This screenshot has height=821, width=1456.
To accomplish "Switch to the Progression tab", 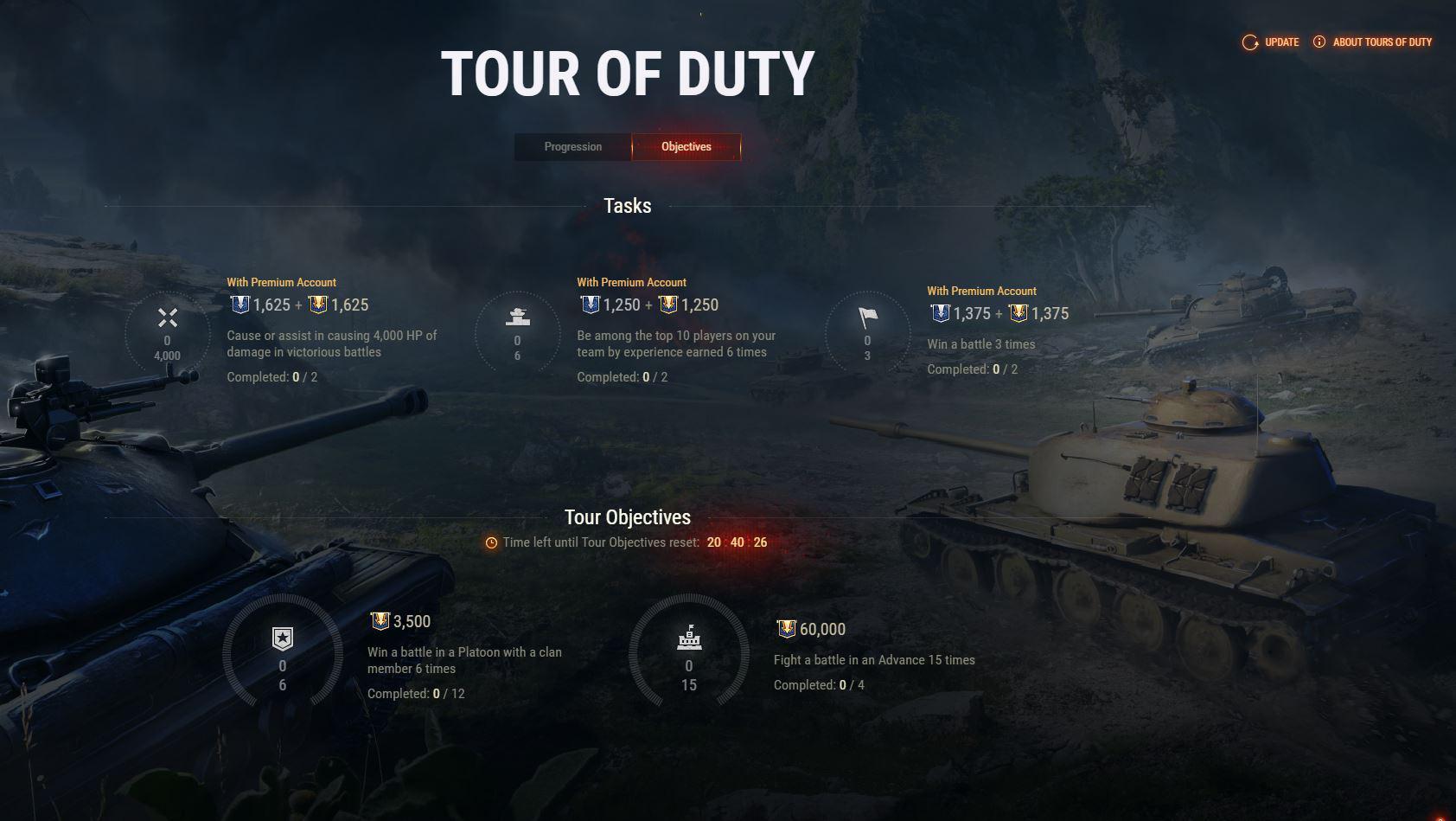I will point(572,146).
